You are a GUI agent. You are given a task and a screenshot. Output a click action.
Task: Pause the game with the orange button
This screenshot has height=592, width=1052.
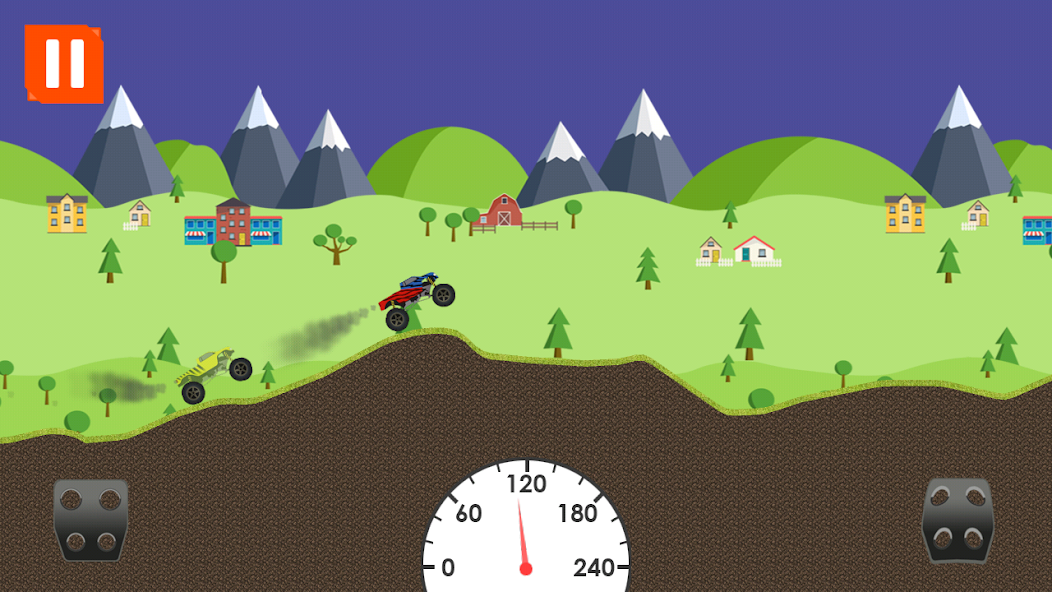click(65, 64)
